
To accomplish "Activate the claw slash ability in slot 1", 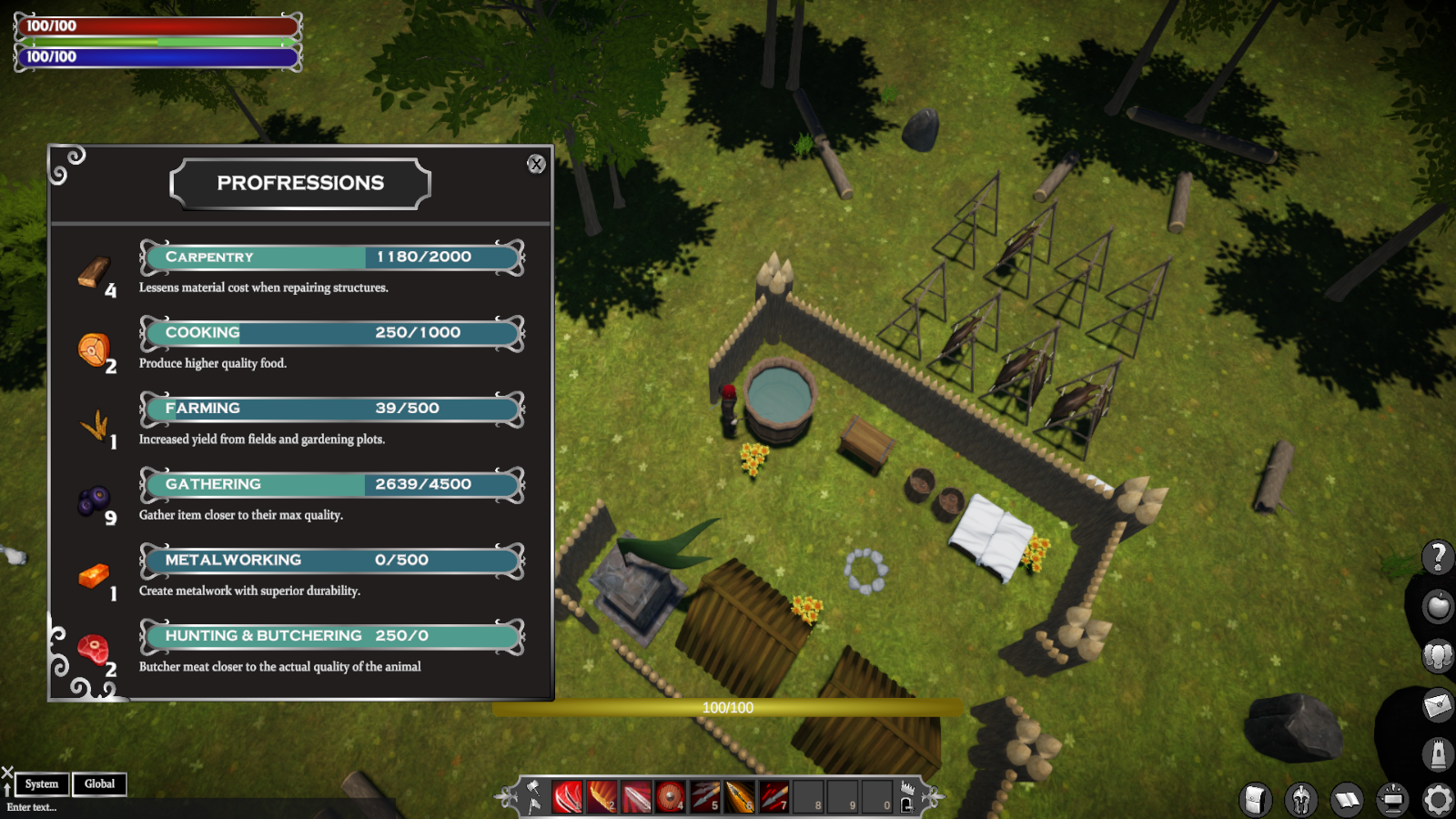I will coord(567,797).
